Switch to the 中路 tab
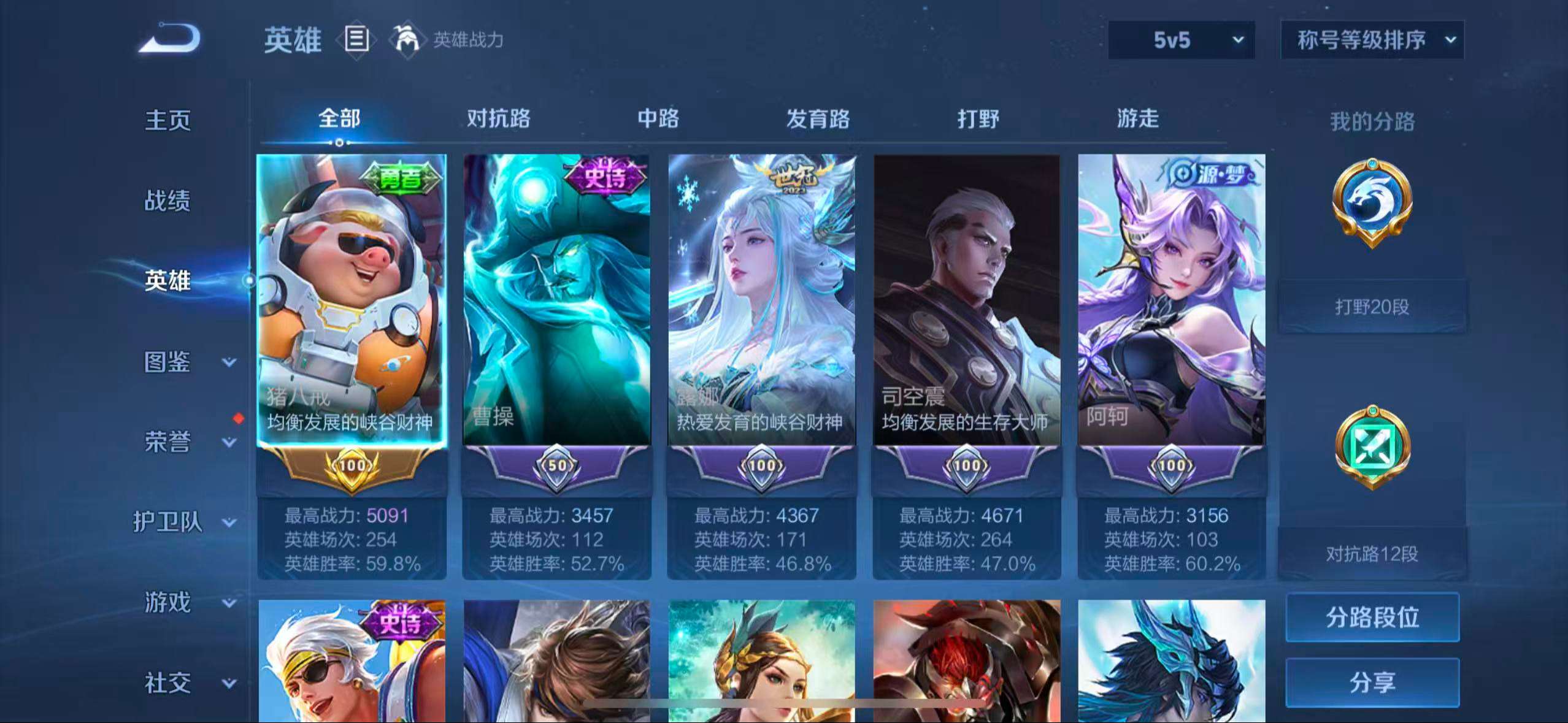 point(658,118)
